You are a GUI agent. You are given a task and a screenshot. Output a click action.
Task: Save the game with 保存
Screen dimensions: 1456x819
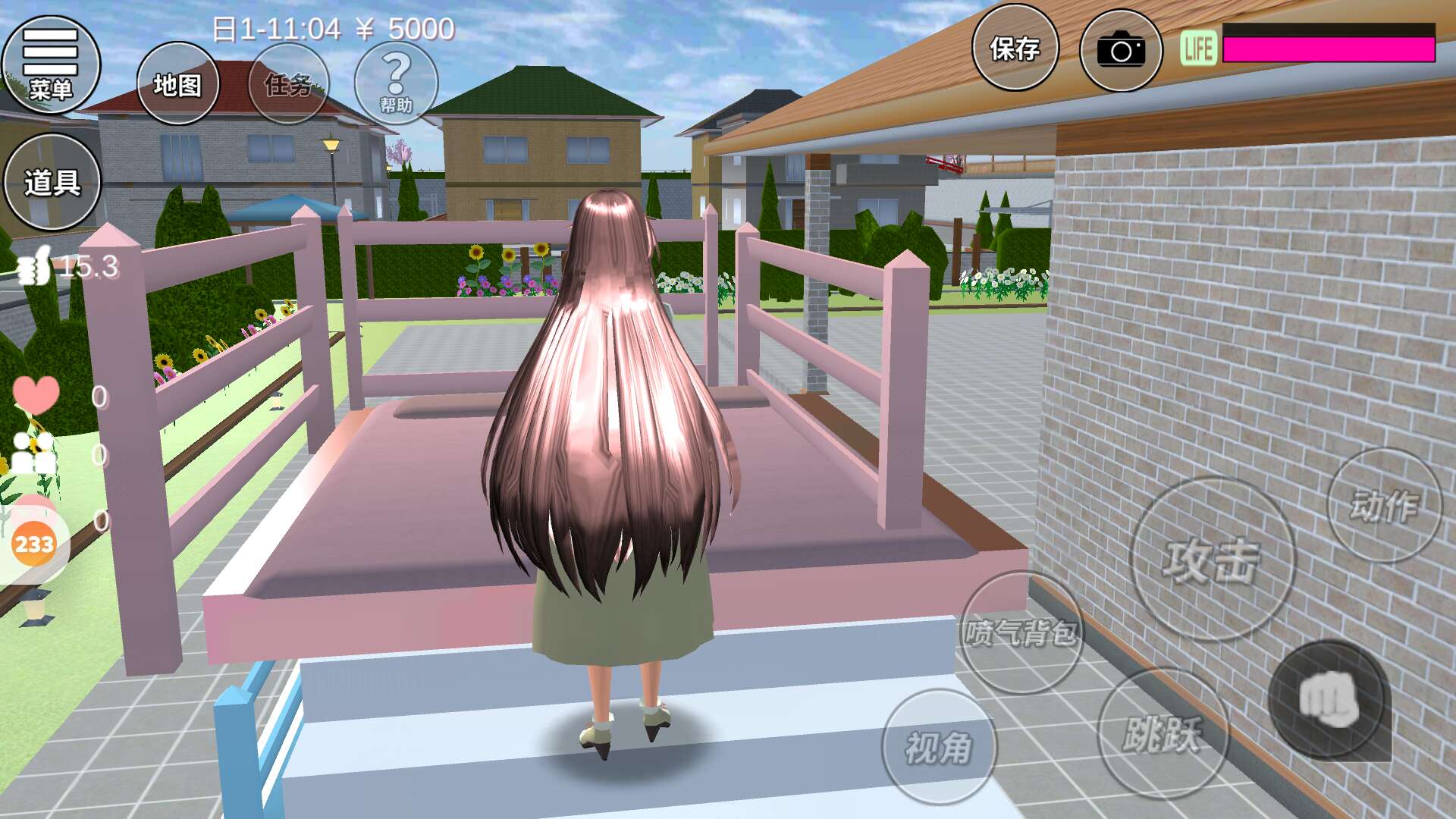pos(1015,49)
